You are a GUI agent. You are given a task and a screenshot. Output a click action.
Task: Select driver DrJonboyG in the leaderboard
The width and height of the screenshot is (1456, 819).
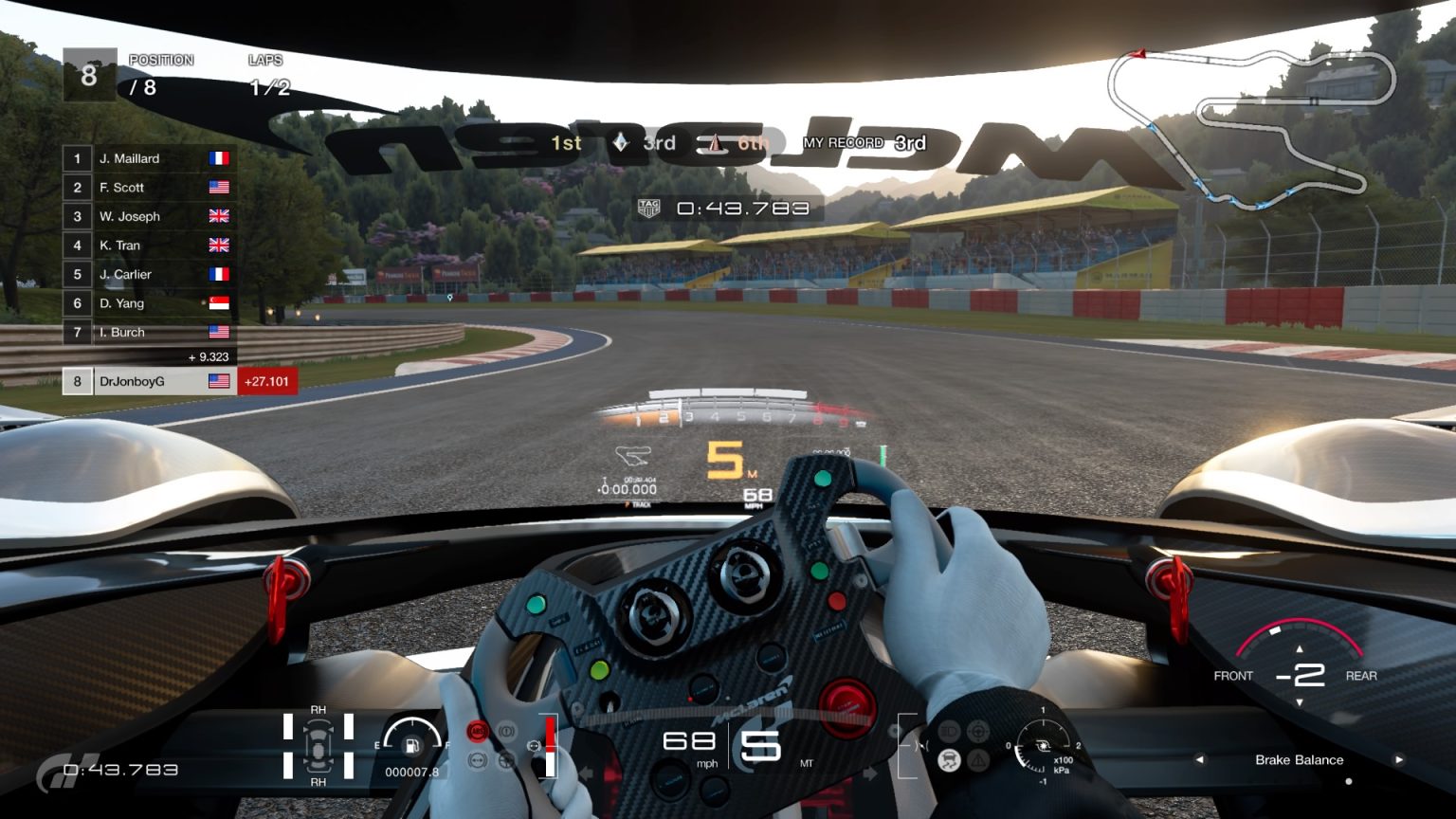134,381
